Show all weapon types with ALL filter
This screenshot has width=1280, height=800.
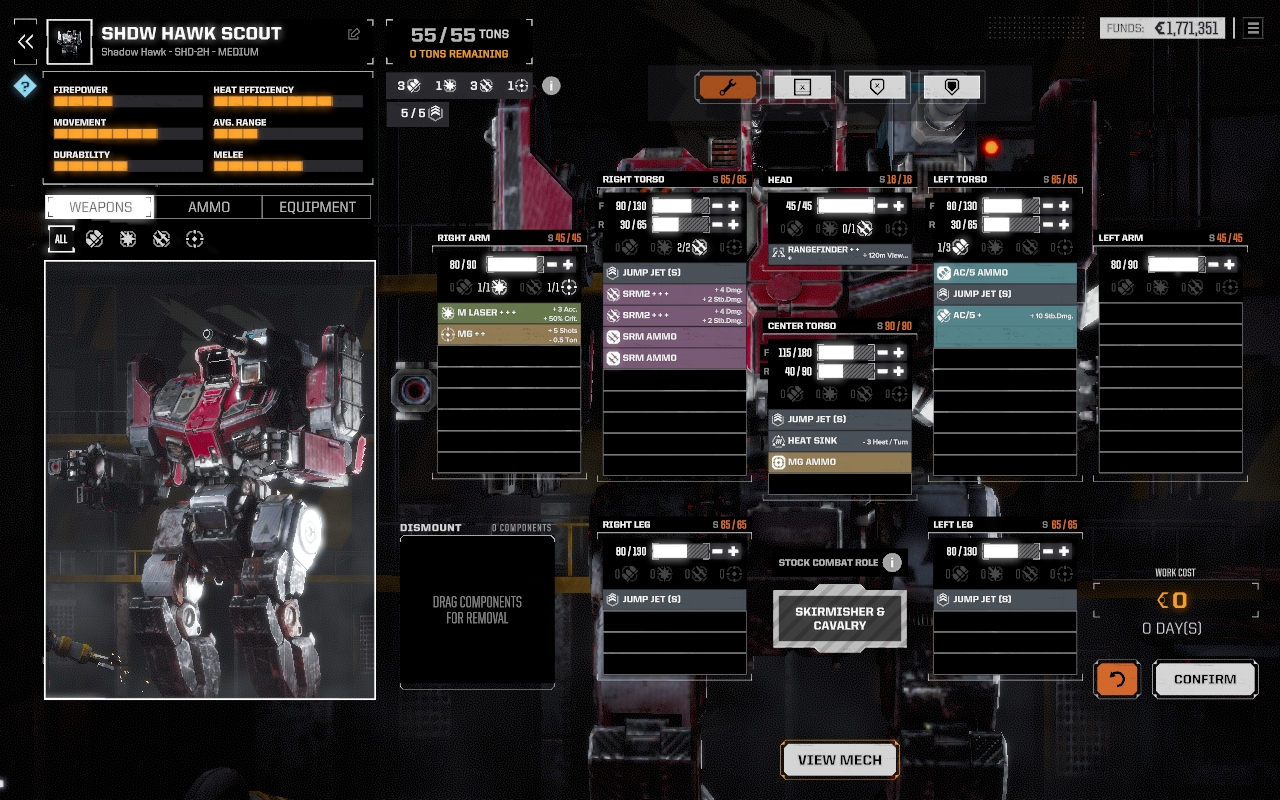61,239
